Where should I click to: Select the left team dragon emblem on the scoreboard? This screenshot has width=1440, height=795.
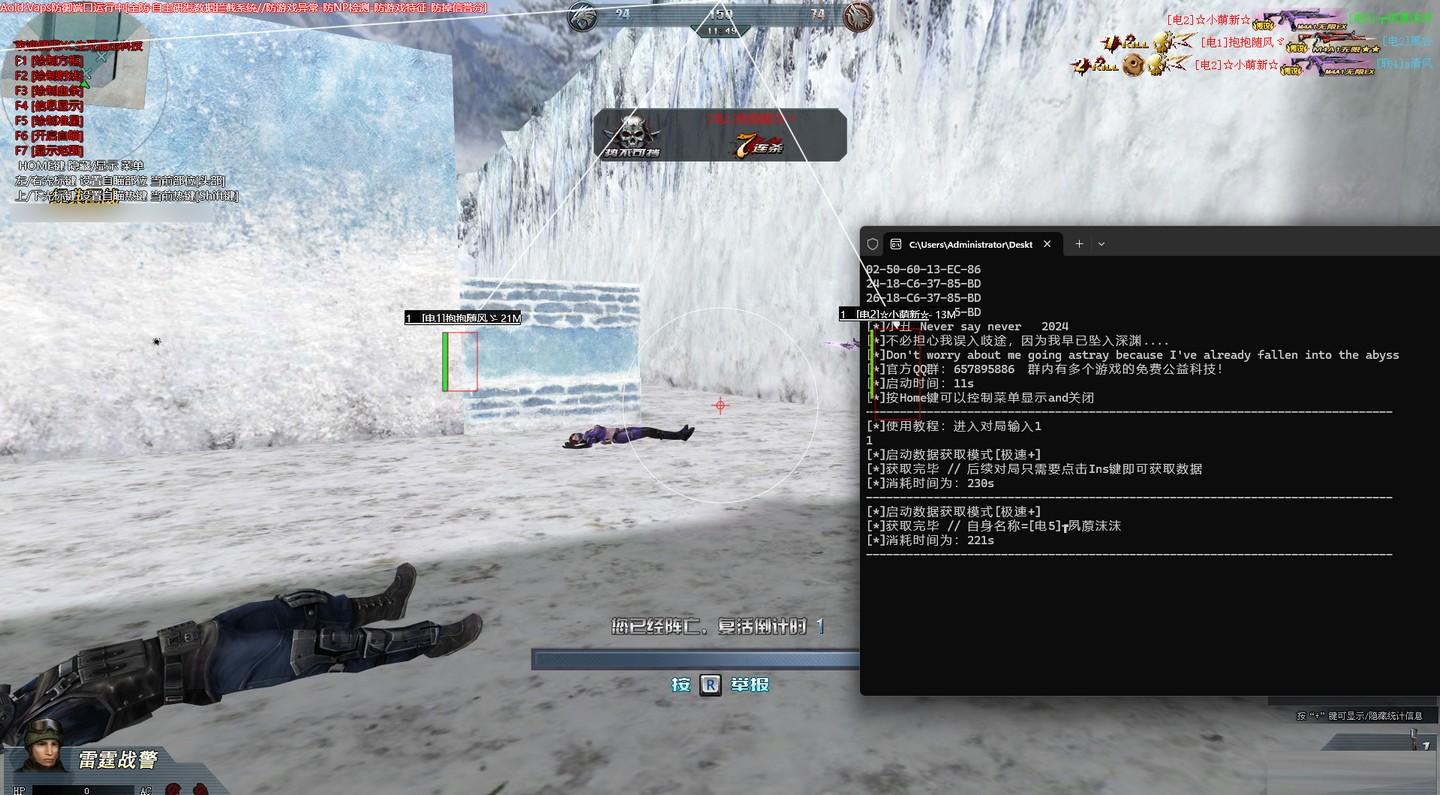pyautogui.click(x=581, y=18)
